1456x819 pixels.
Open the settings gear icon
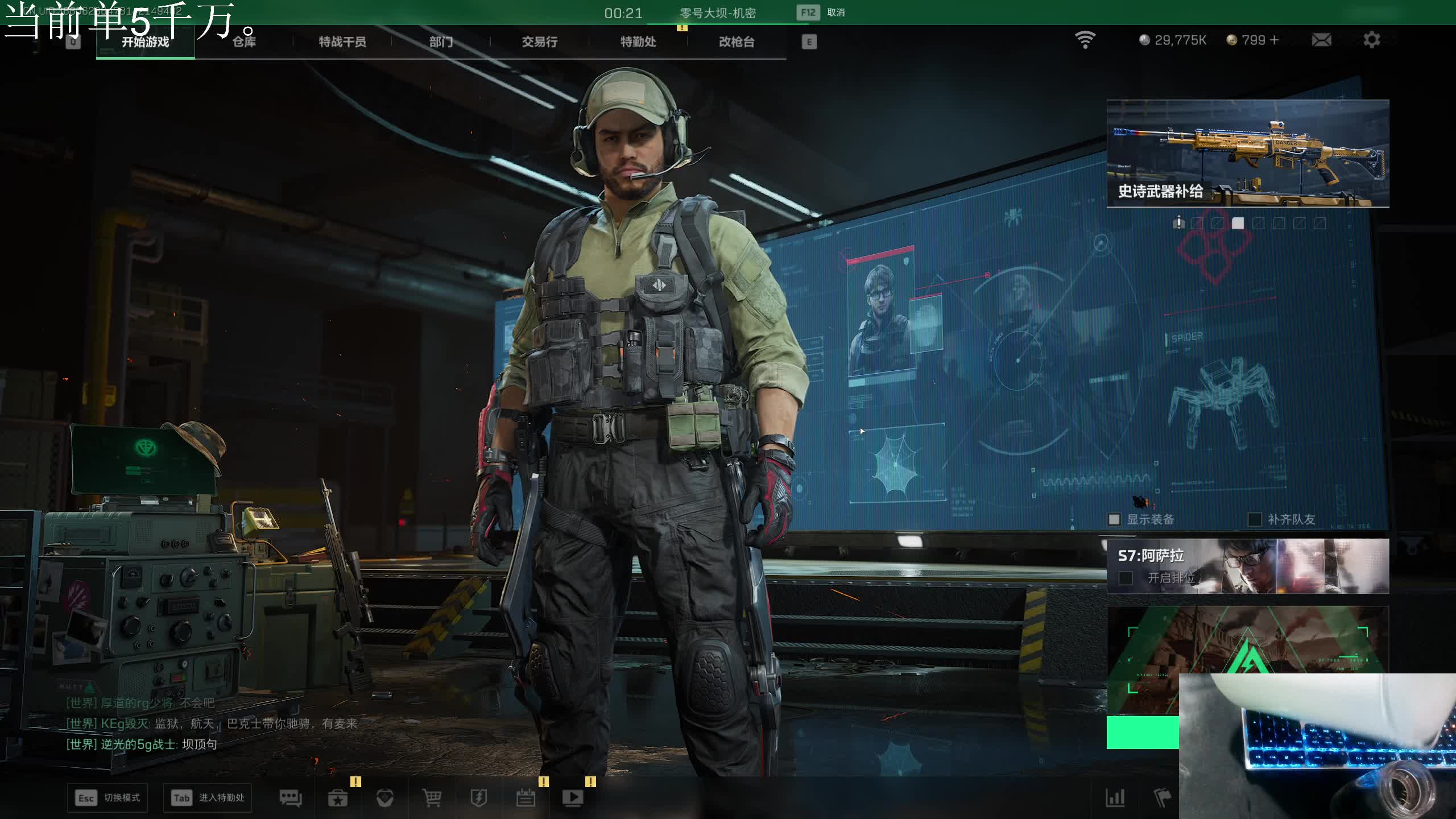(x=1371, y=40)
